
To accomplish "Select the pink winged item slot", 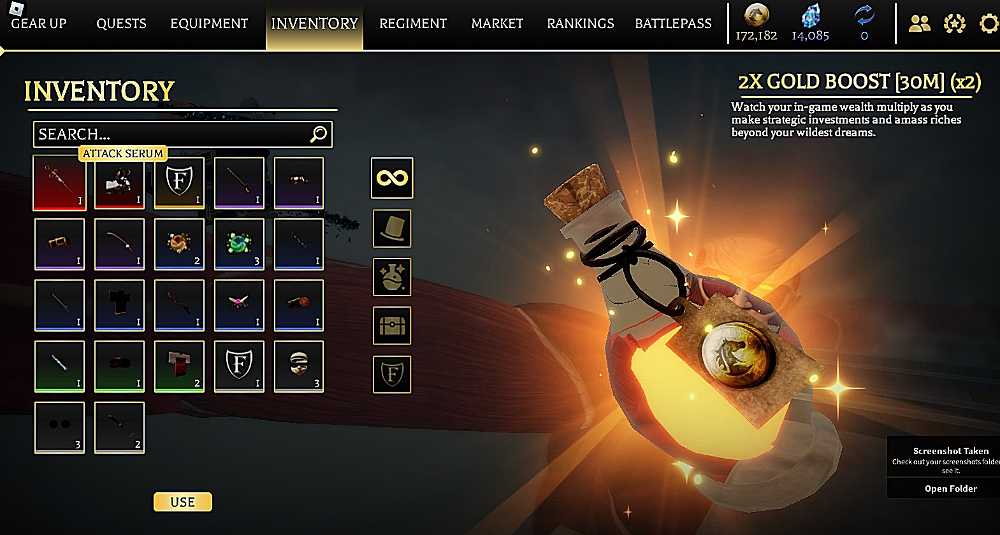I will coord(239,305).
